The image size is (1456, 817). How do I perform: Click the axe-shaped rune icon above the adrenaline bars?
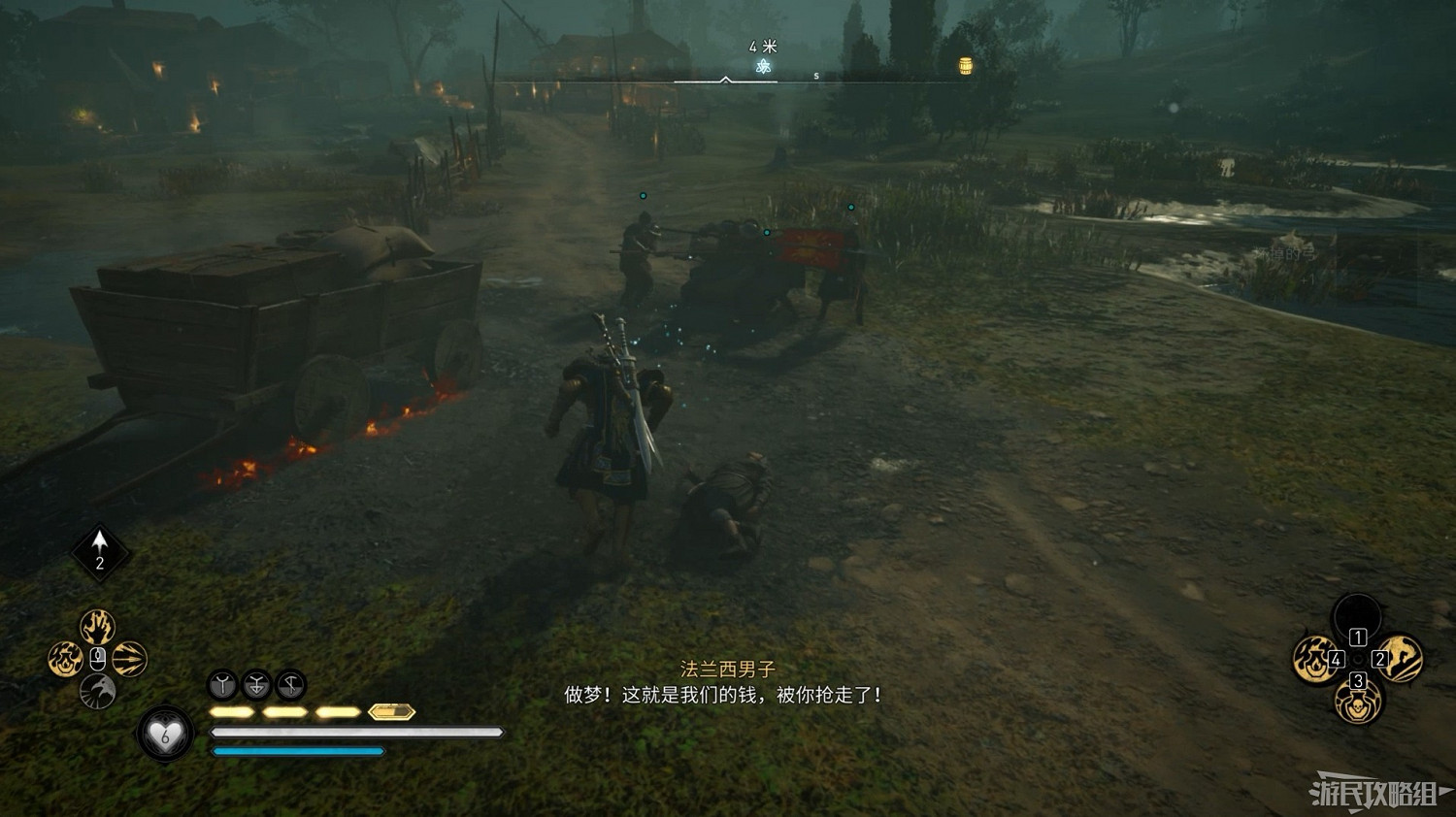click(x=292, y=685)
